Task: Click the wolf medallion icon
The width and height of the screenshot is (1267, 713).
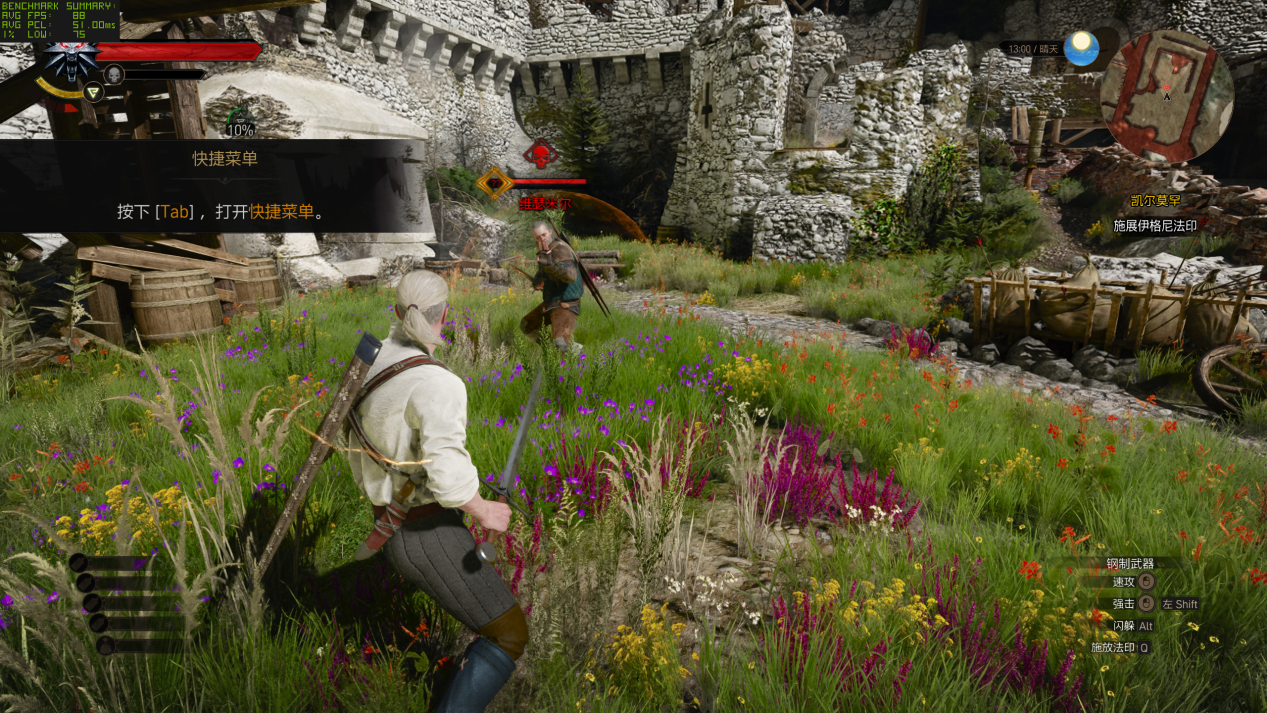Action: pos(69,58)
